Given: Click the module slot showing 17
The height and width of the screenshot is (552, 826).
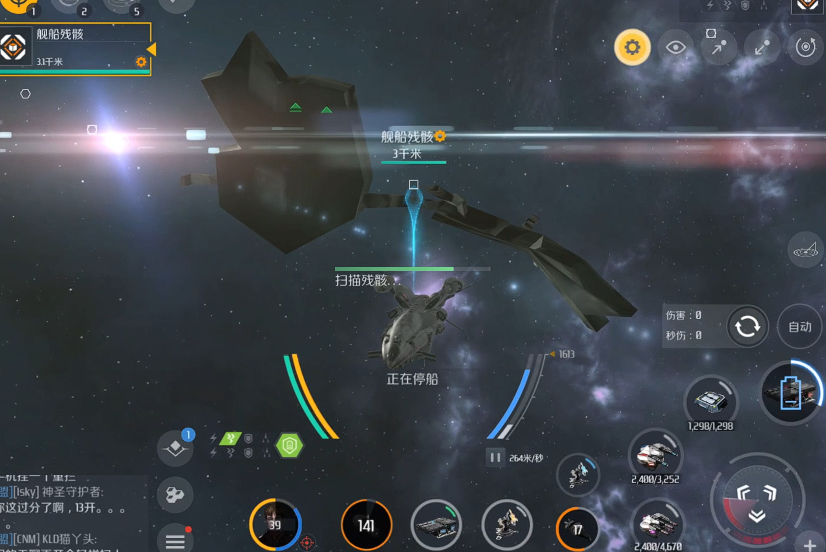Looking at the screenshot, I should (x=577, y=527).
